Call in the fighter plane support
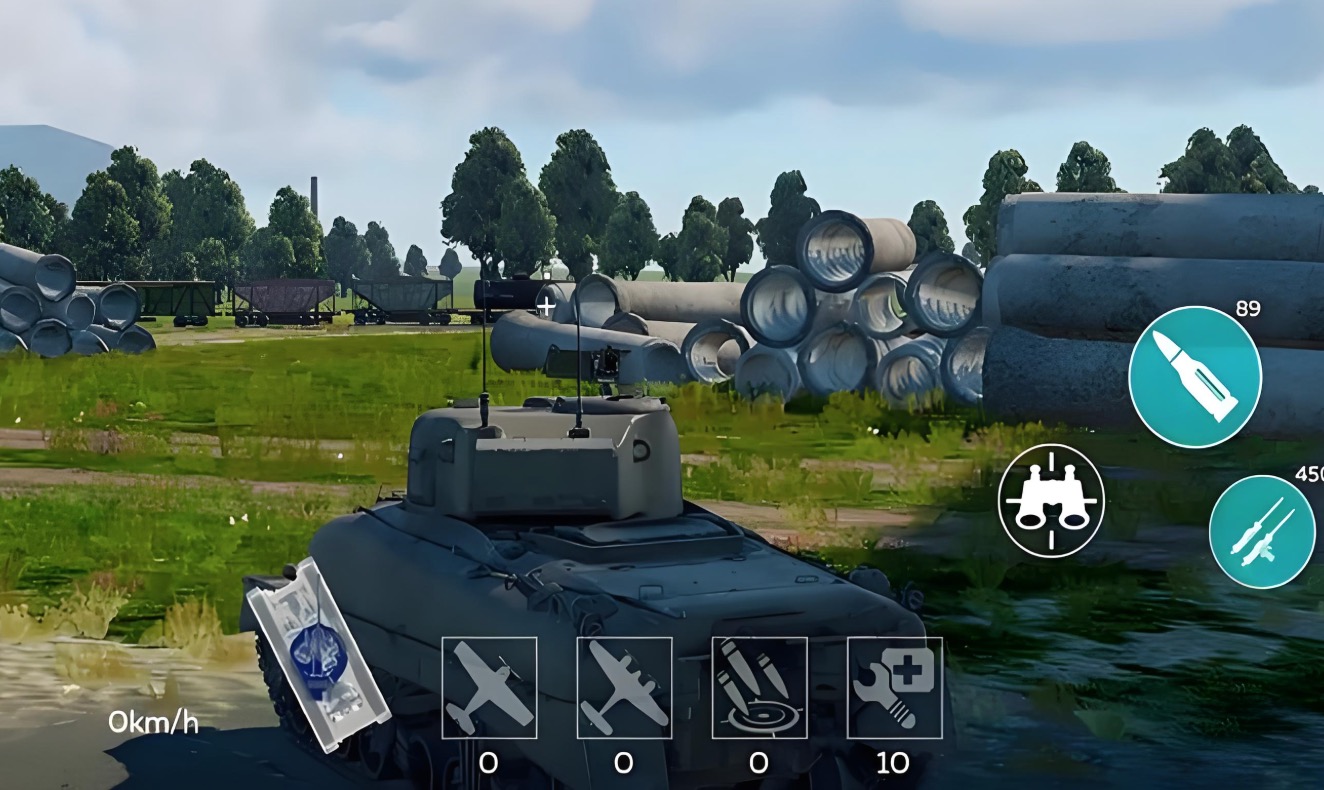 [489, 687]
